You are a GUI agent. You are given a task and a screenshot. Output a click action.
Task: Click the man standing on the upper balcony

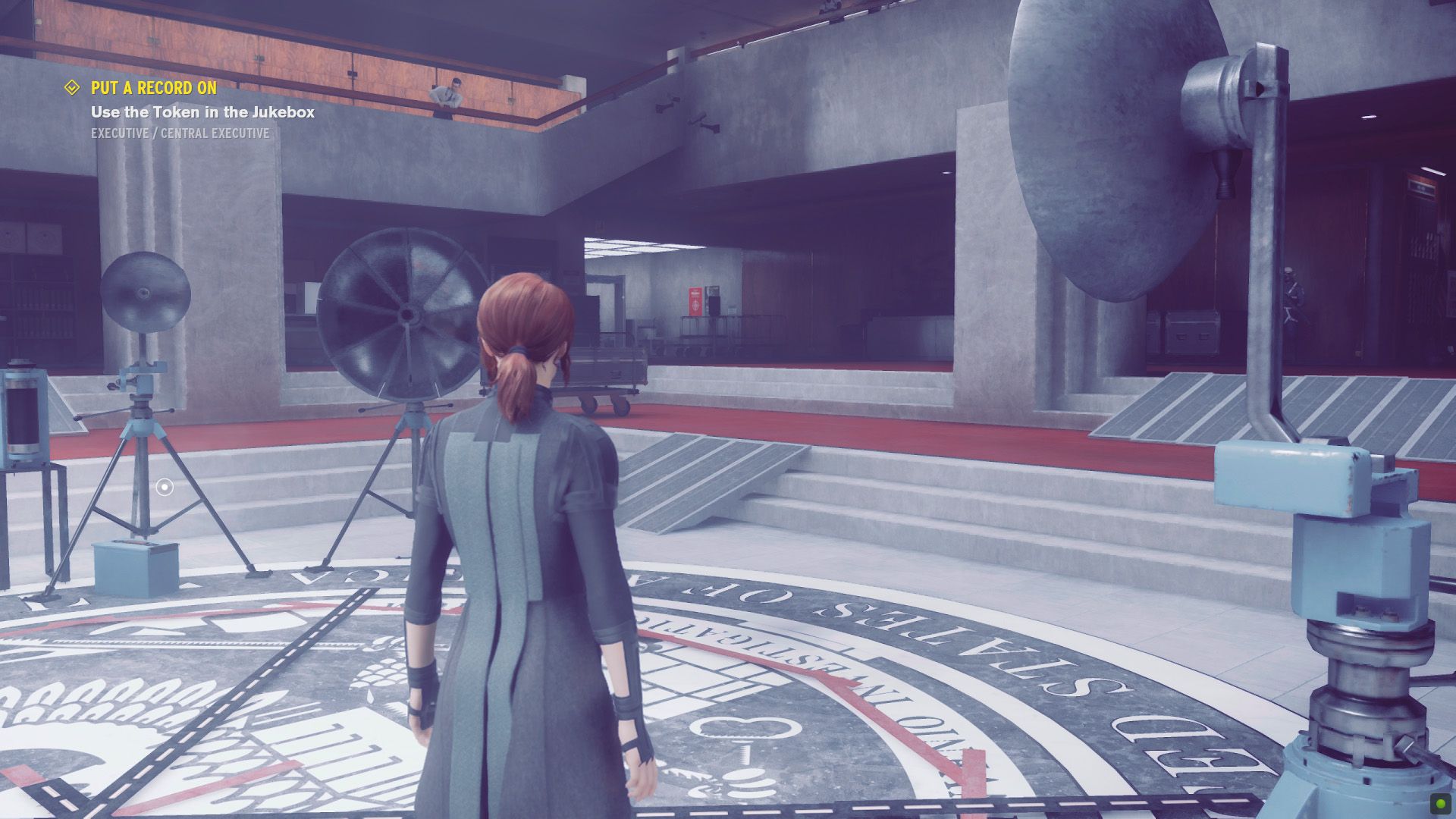(x=446, y=93)
